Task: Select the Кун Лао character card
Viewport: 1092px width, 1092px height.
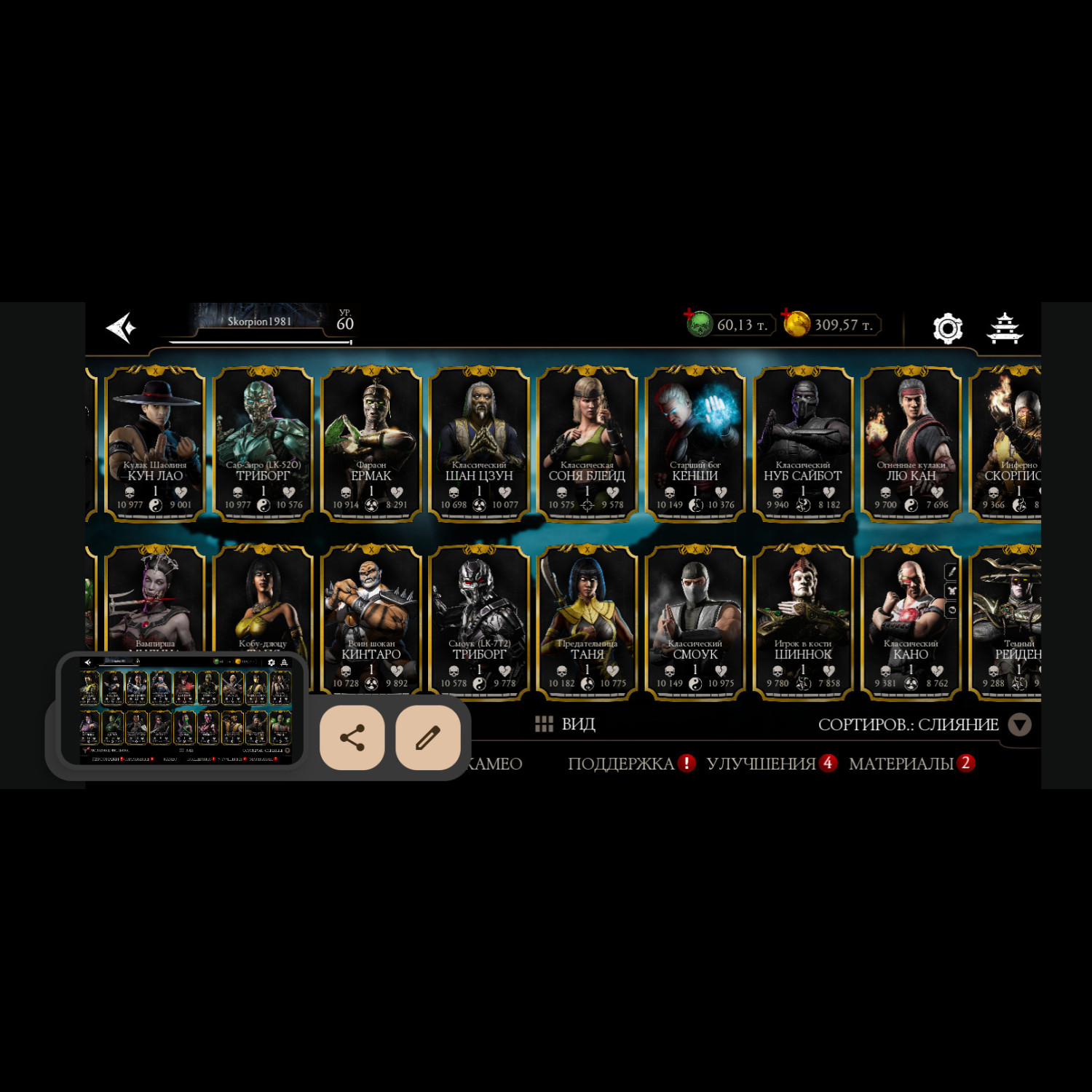Action: point(155,444)
